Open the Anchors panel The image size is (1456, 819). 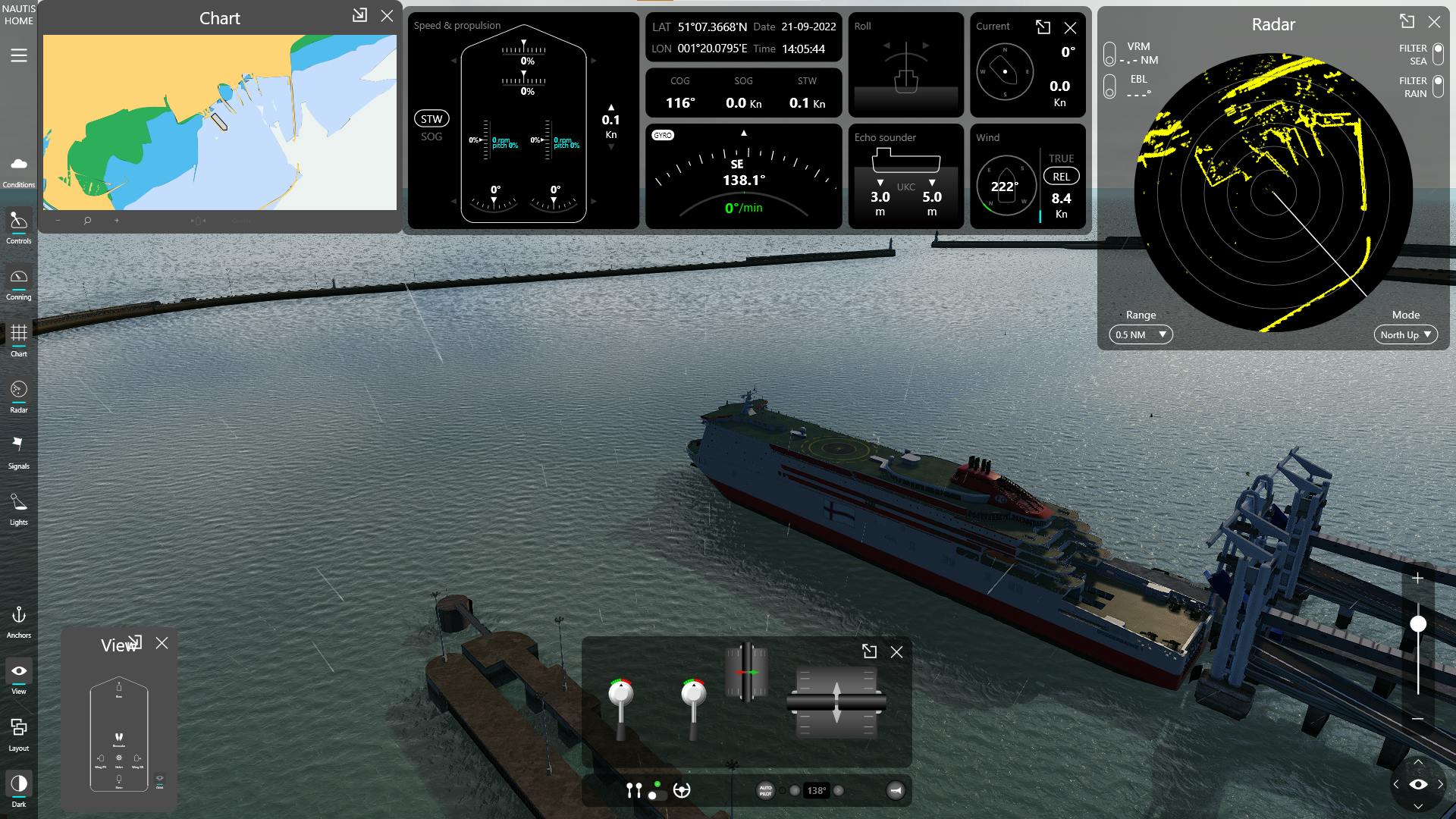[19, 620]
